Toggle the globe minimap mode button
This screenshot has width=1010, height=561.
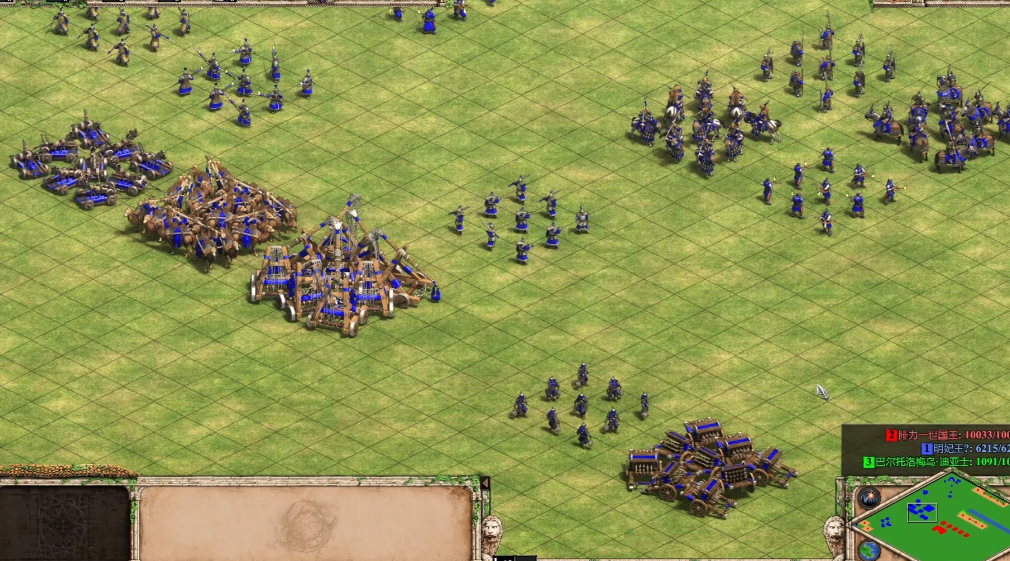pyautogui.click(x=870, y=550)
